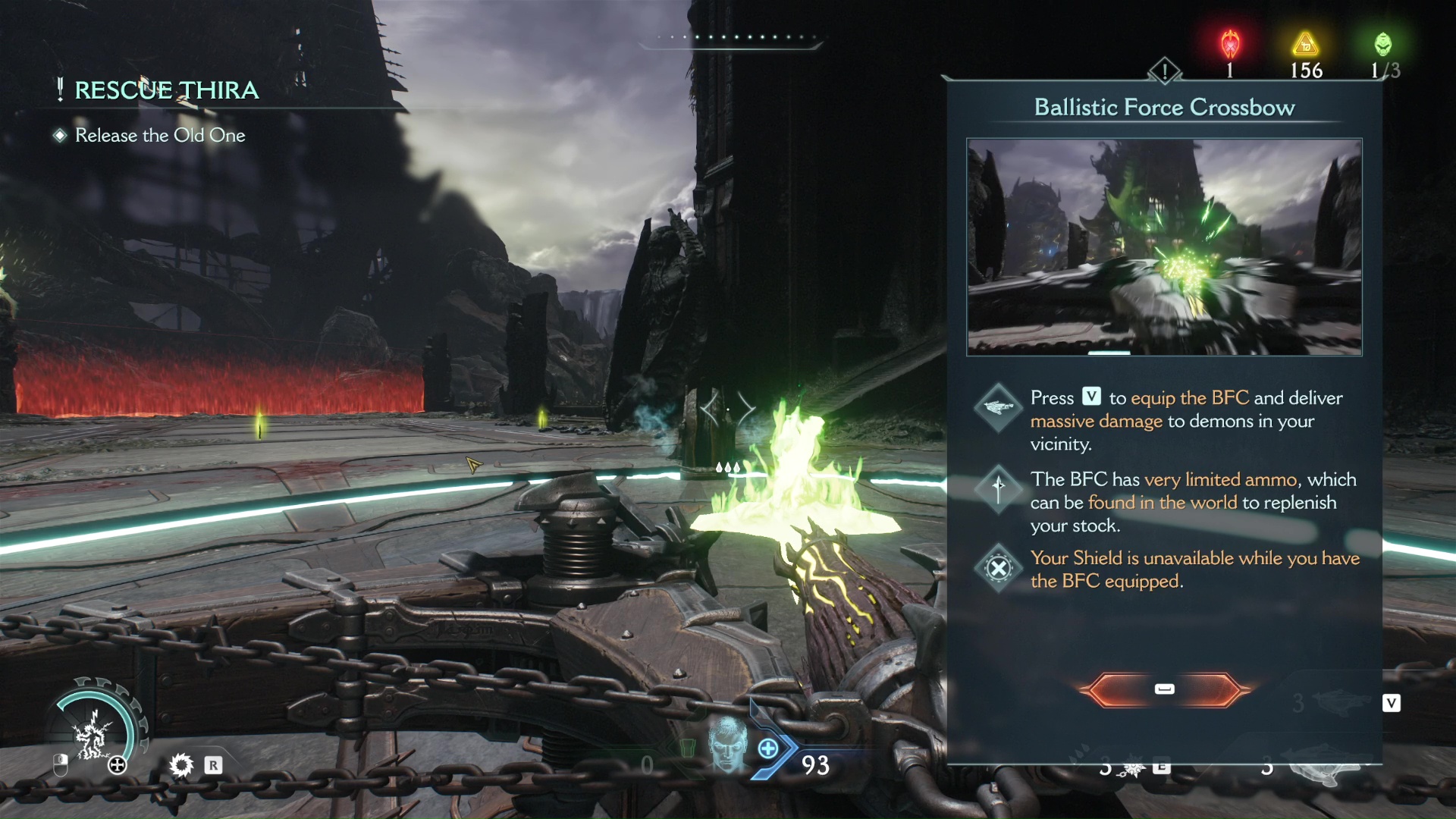The height and width of the screenshot is (819, 1456).
Task: Select the BFC equip tip icon
Action: click(999, 408)
